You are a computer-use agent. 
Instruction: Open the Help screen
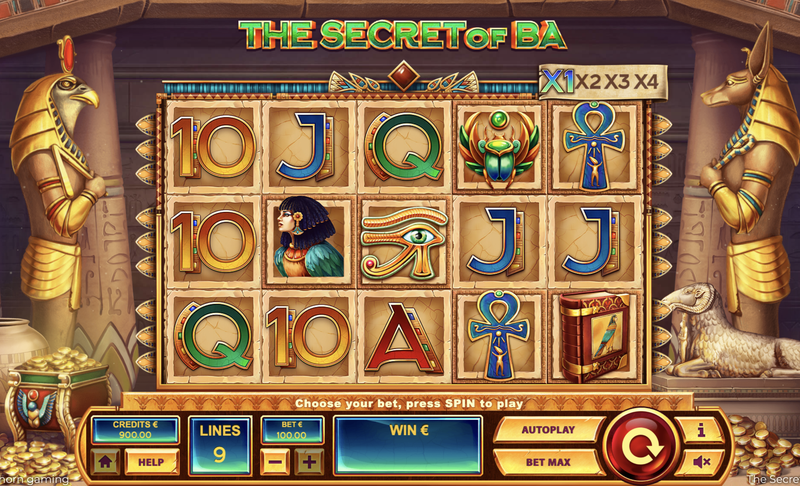(x=152, y=462)
